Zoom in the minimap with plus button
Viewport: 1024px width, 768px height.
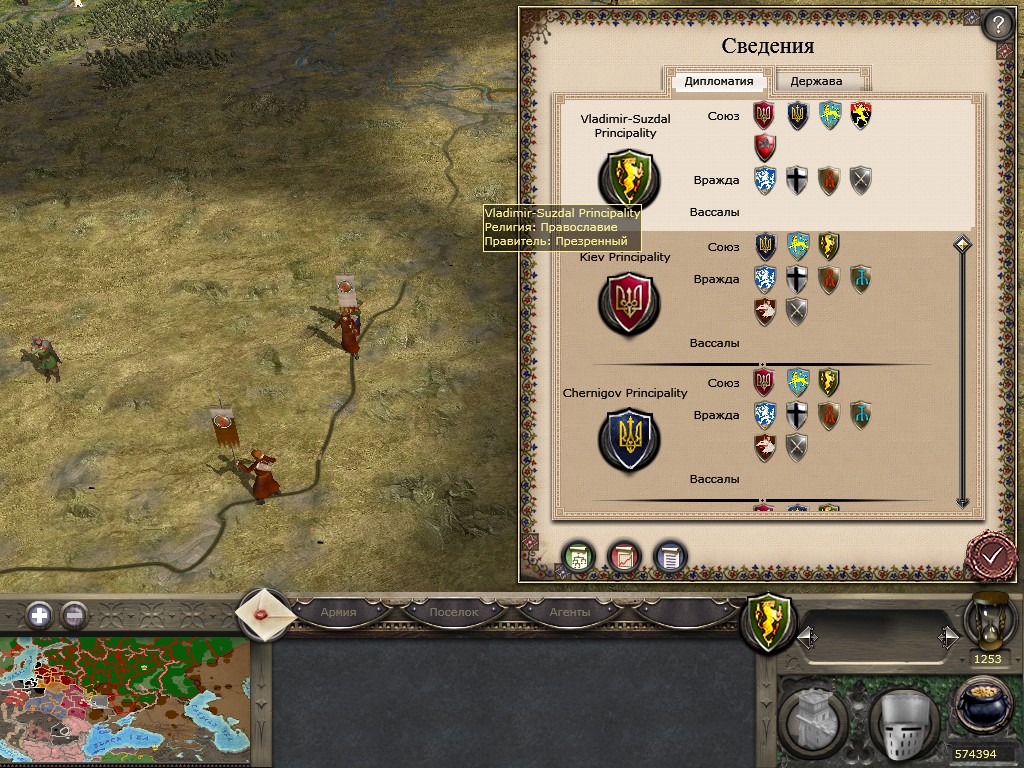(40, 615)
